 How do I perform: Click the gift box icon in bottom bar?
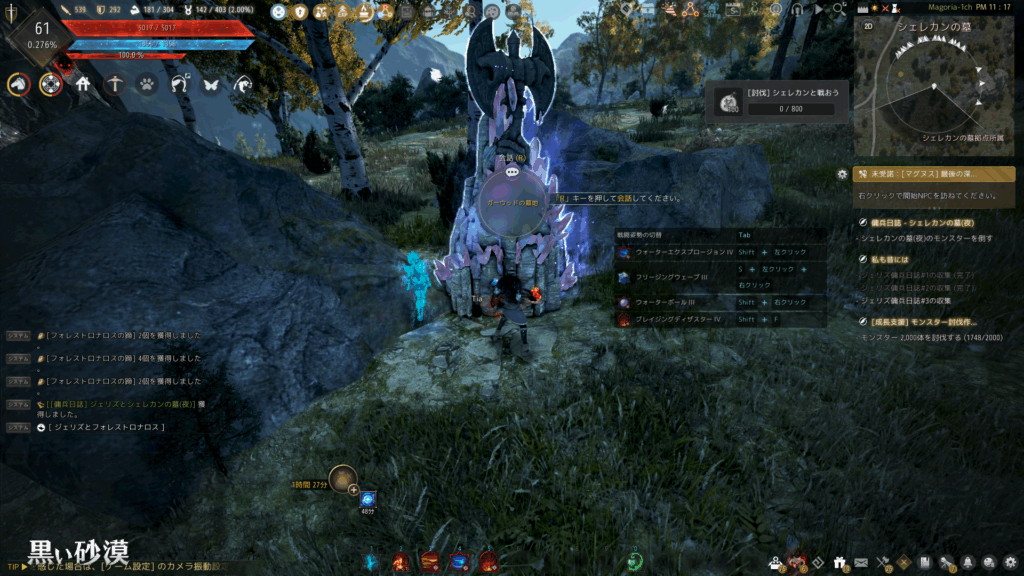click(839, 562)
